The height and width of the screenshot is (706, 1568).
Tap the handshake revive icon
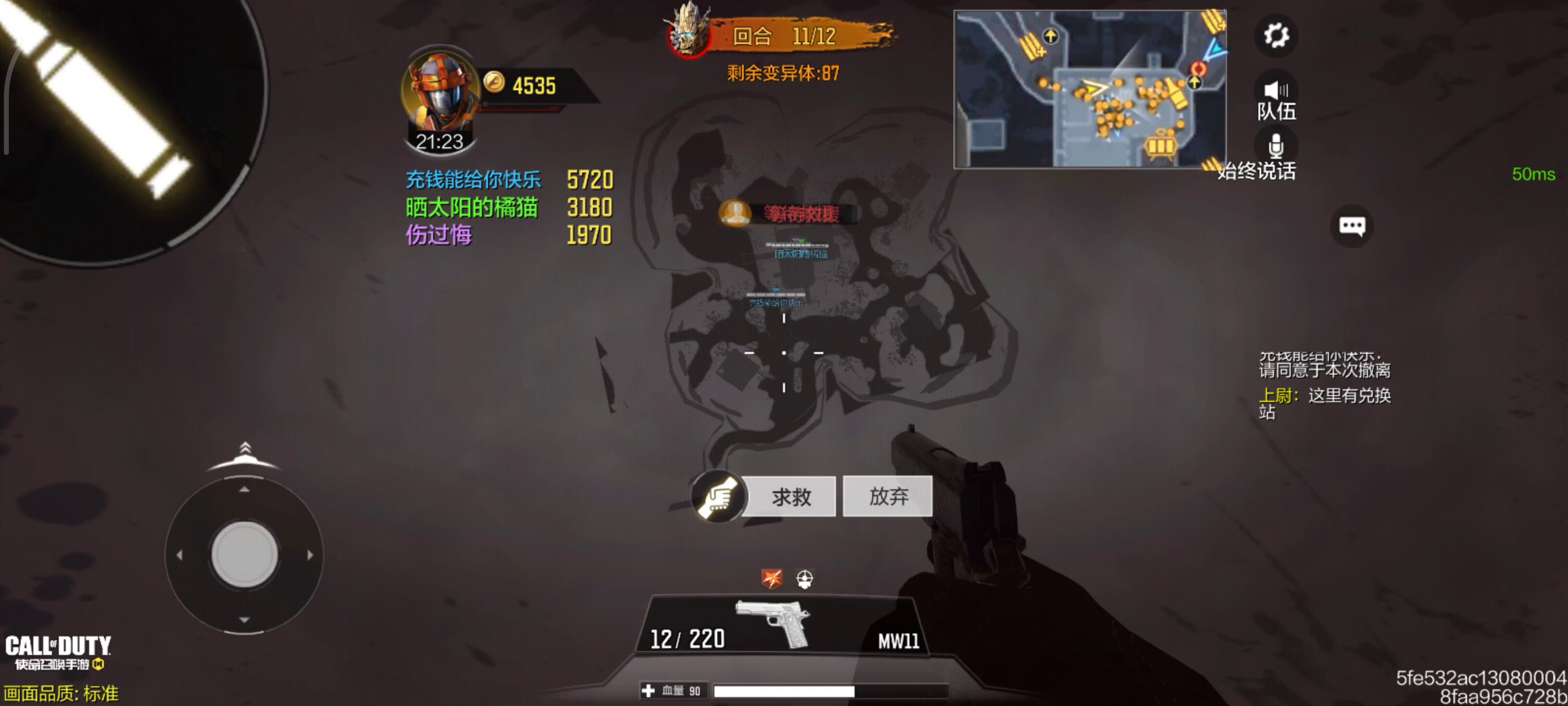(x=718, y=497)
